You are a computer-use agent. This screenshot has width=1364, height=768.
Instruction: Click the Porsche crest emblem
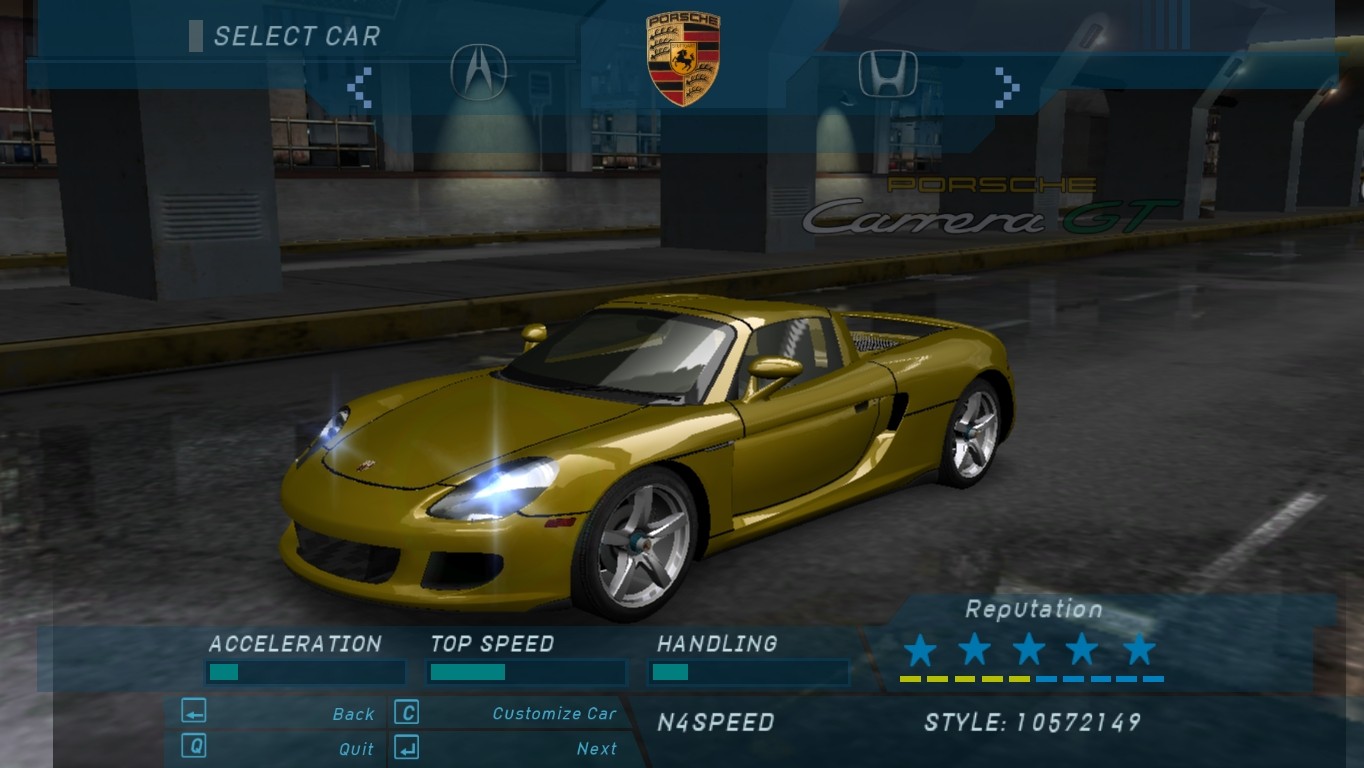pos(683,59)
